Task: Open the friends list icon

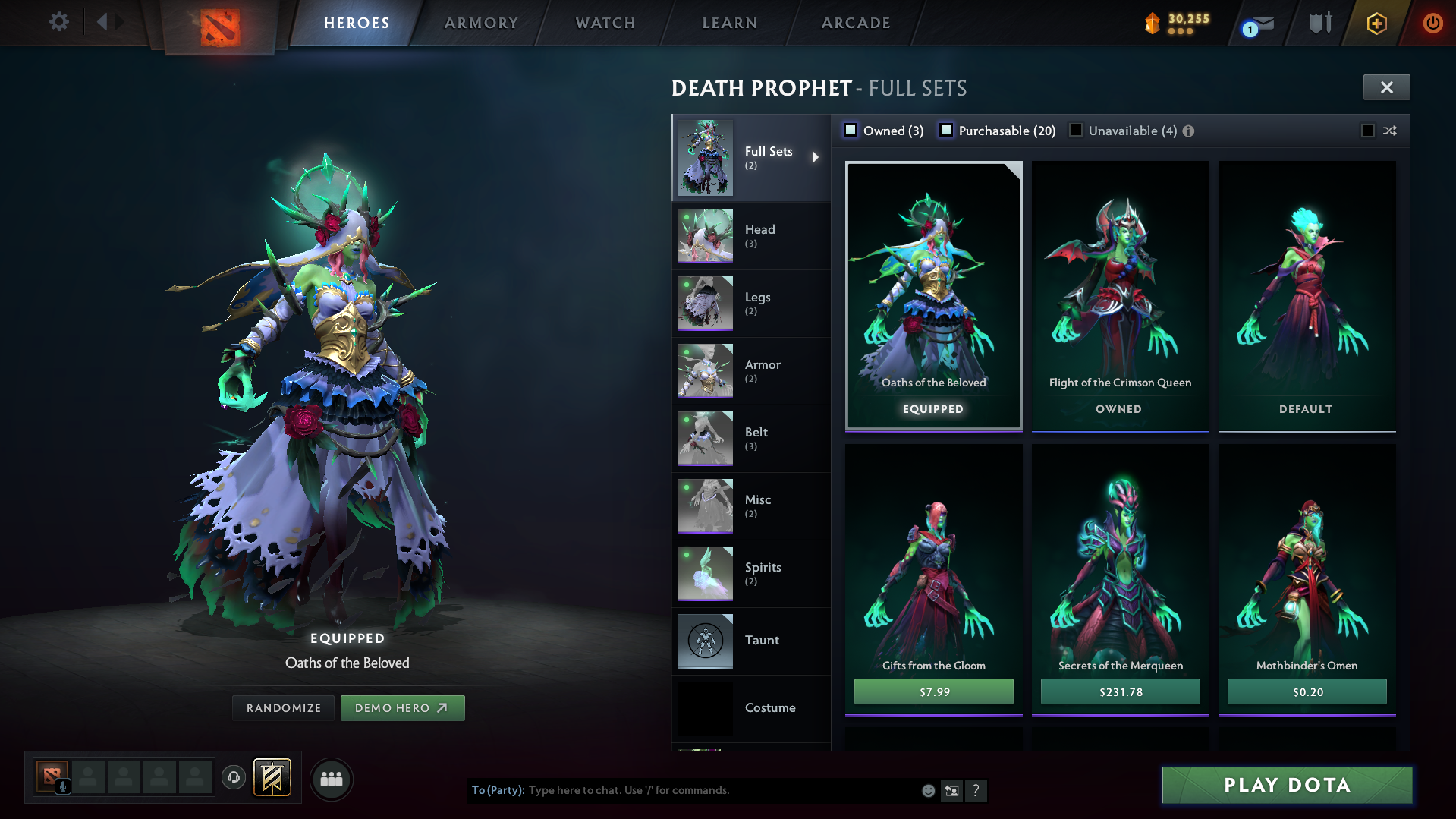Action: click(331, 779)
